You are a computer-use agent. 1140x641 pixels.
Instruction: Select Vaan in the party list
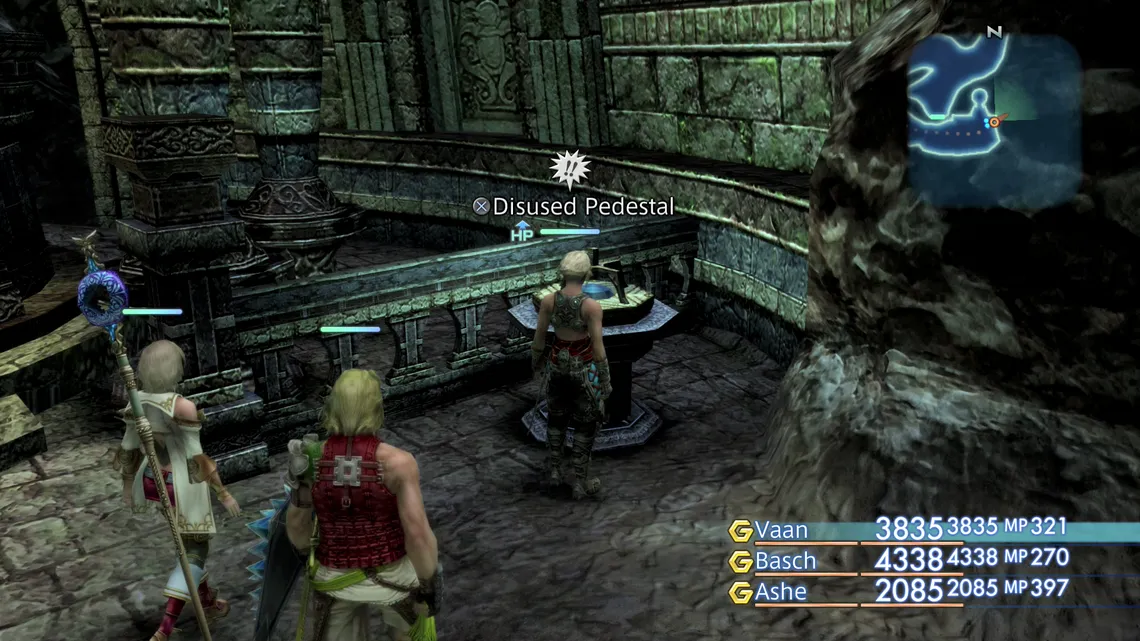click(x=781, y=530)
